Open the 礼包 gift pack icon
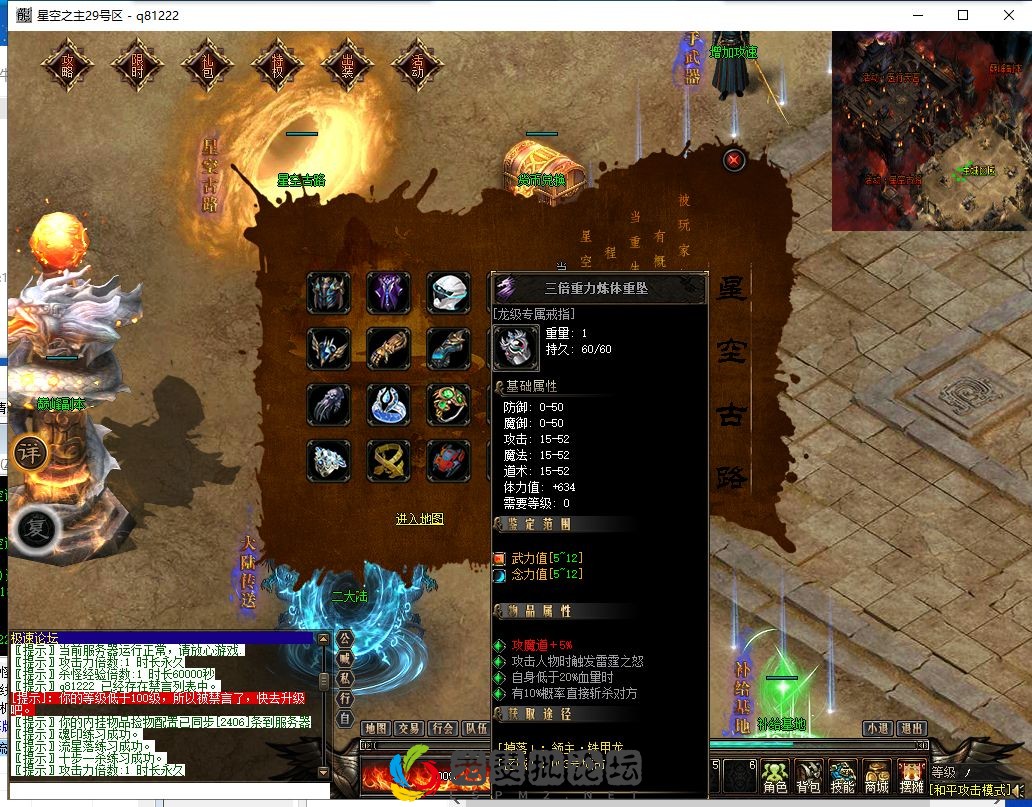This screenshot has width=1032, height=807. [x=208, y=65]
